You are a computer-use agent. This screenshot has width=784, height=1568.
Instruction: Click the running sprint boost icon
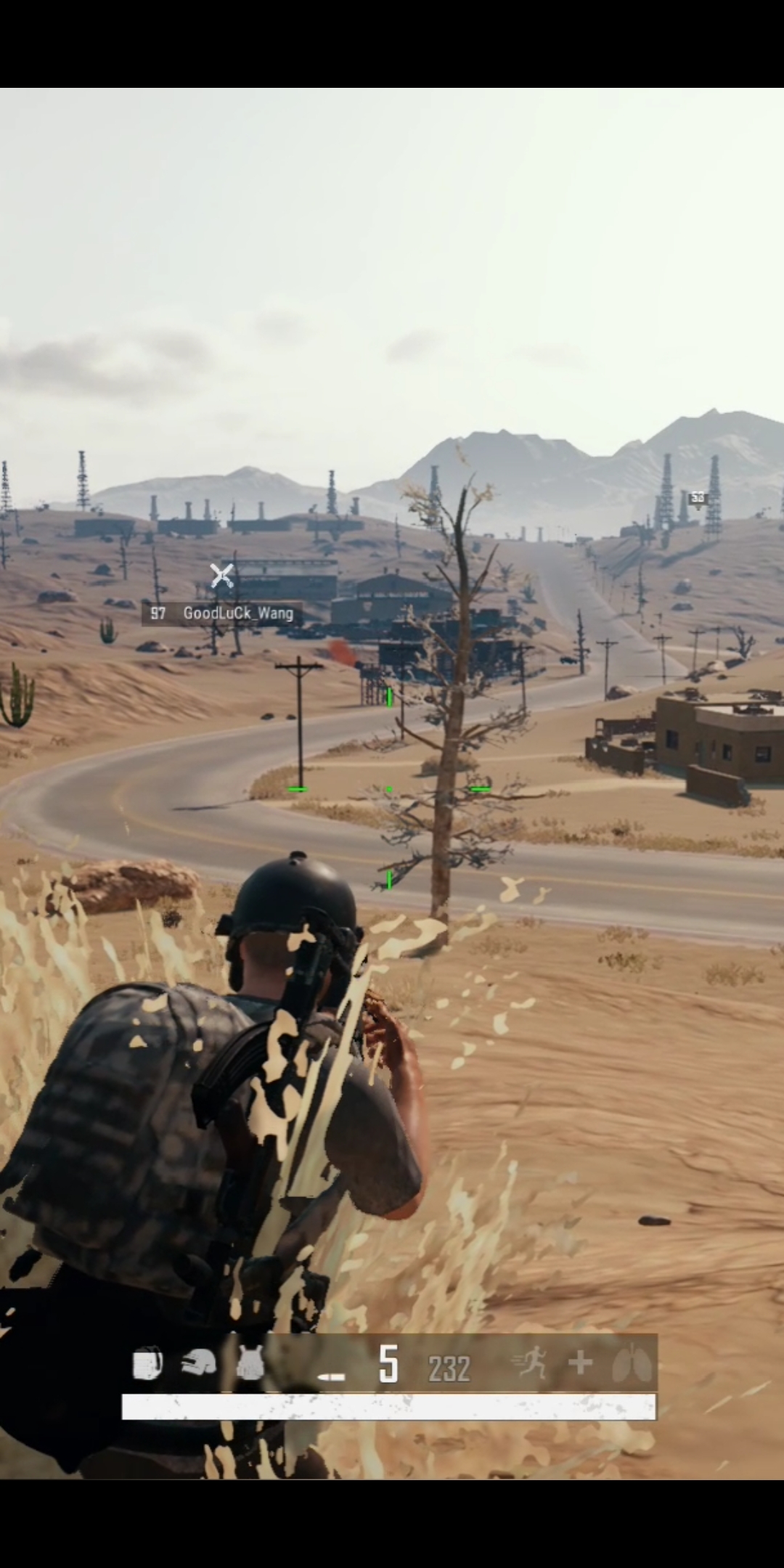point(530,1363)
